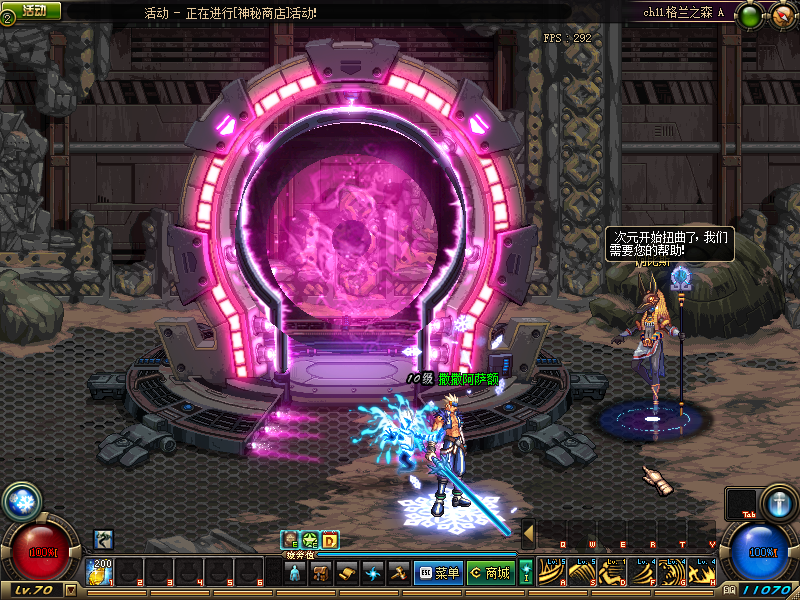Collapse the upper skill bar with the left arrow

(x=528, y=534)
